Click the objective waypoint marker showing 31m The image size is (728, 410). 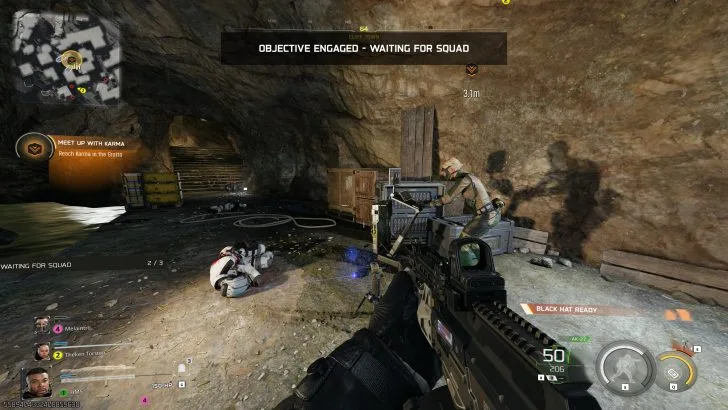point(471,69)
